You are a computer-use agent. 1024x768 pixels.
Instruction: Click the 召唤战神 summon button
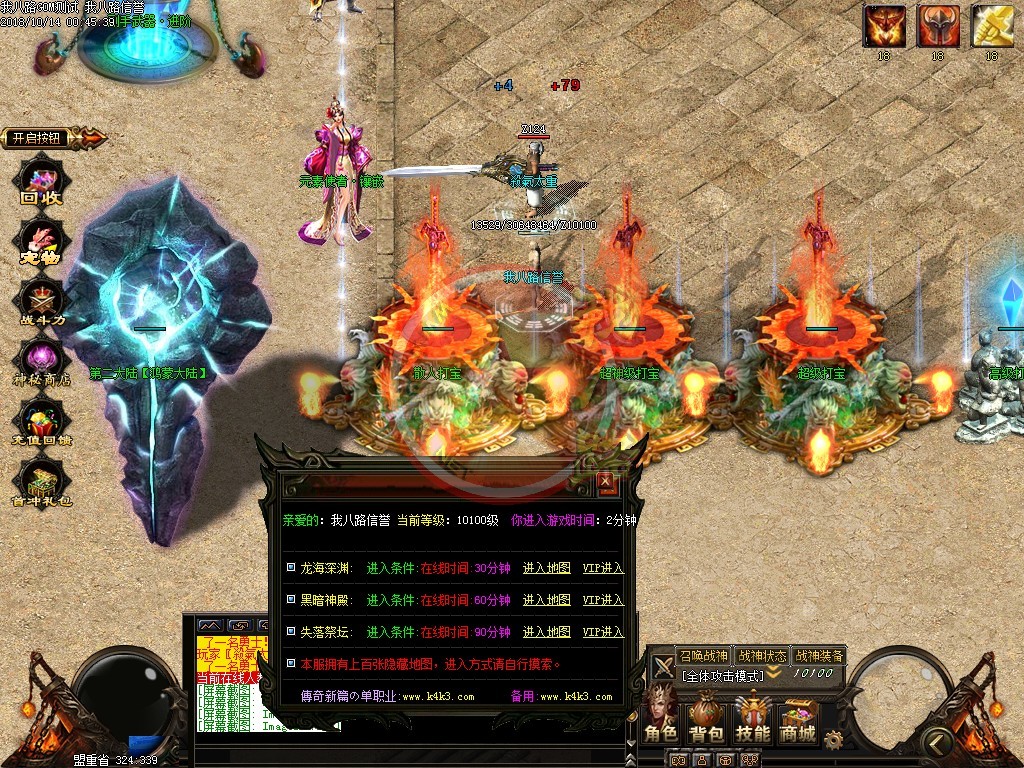[703, 656]
